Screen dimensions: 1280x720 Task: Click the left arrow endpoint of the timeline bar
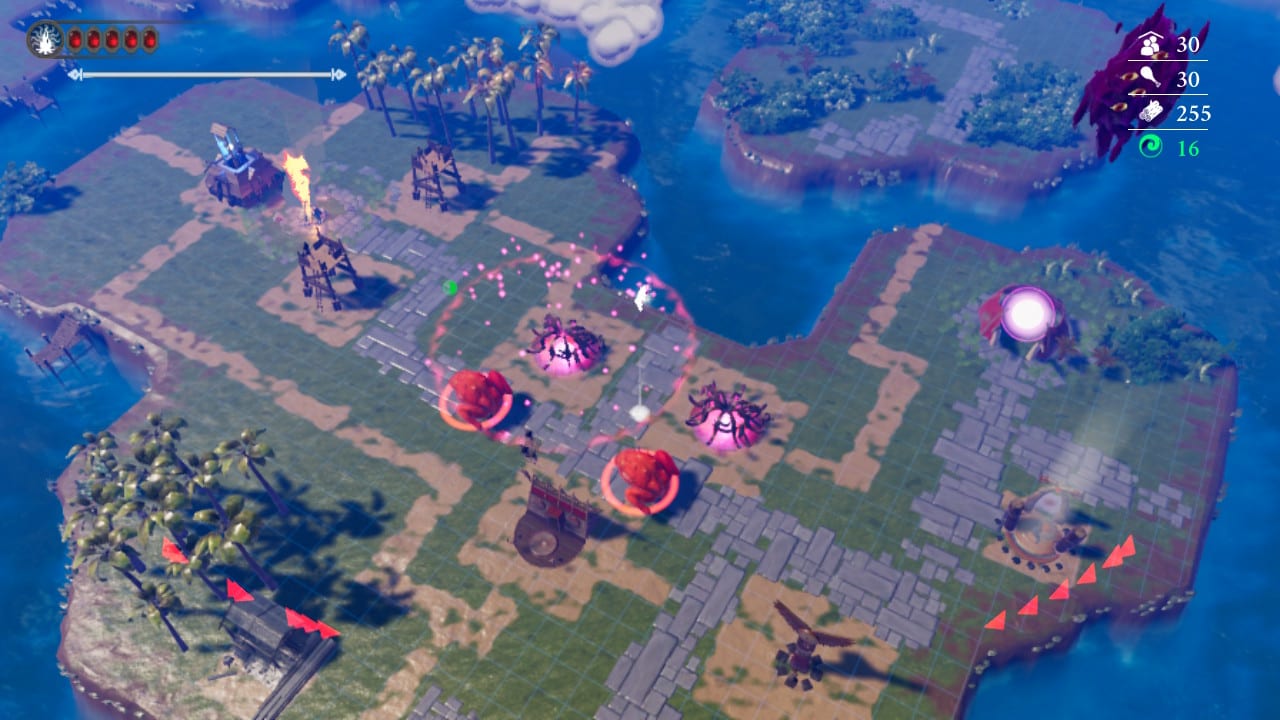click(x=77, y=73)
